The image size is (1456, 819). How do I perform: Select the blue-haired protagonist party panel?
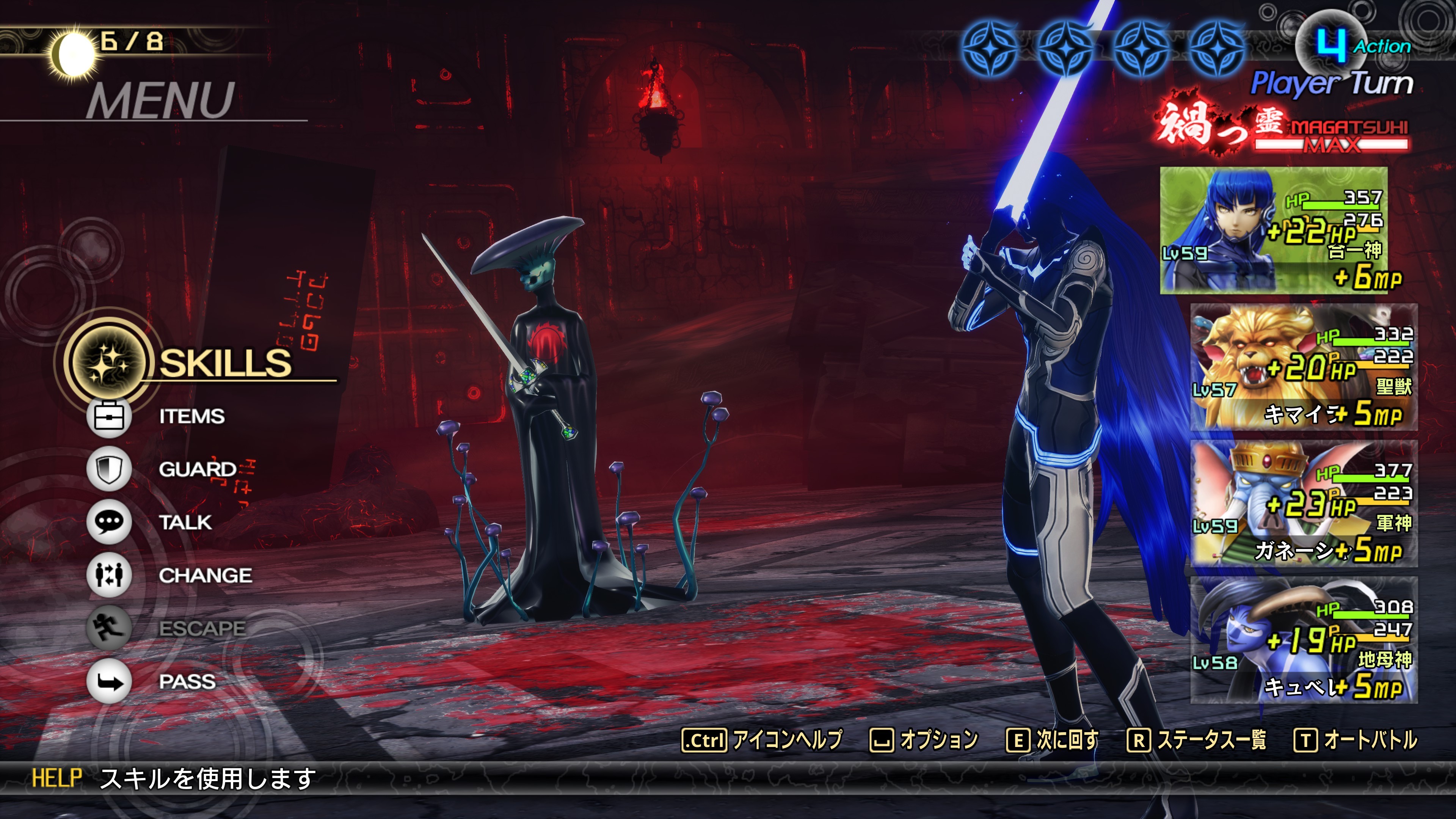coord(1273,230)
